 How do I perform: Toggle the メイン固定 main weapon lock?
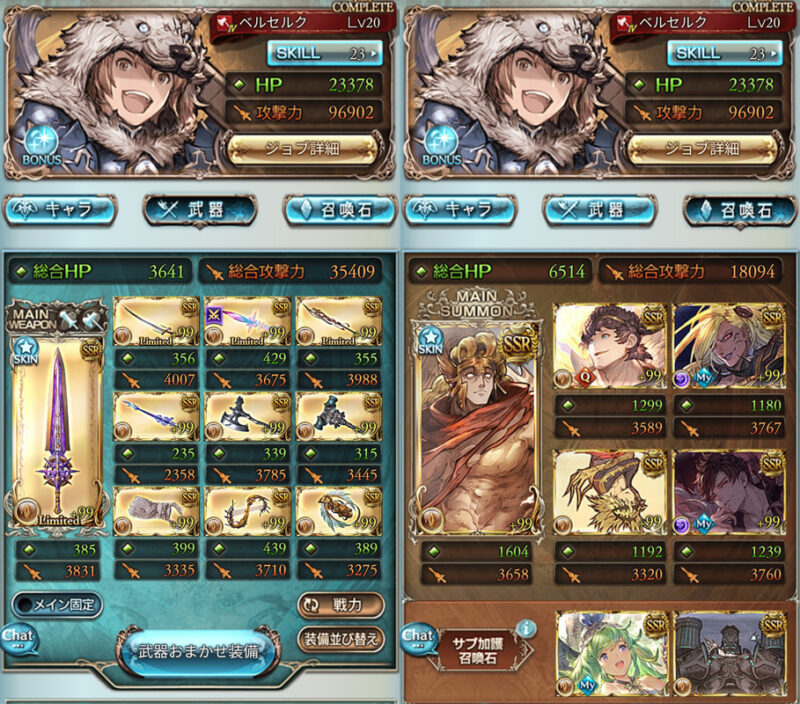click(x=58, y=605)
